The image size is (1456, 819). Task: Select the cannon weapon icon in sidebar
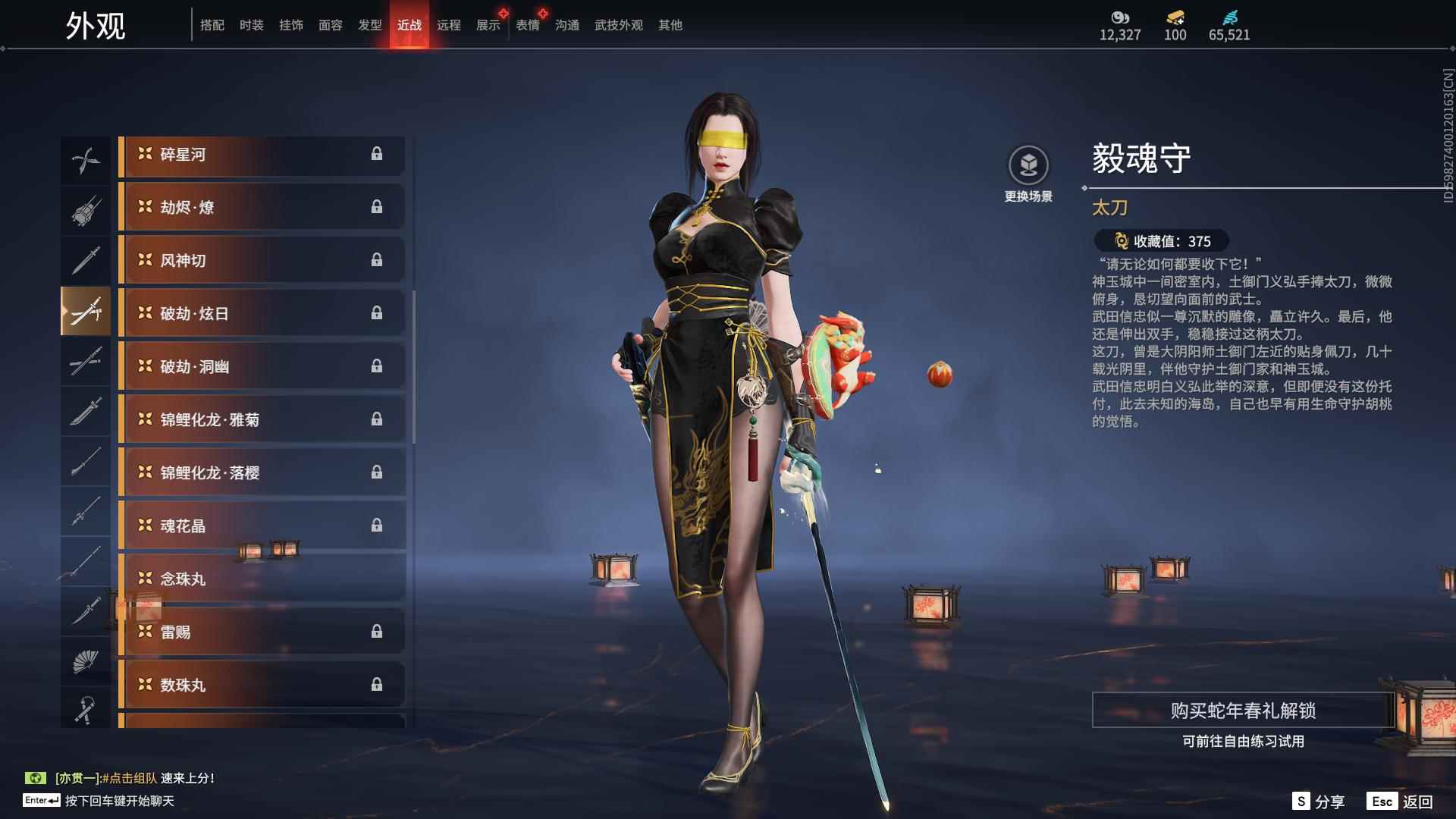coord(86,211)
